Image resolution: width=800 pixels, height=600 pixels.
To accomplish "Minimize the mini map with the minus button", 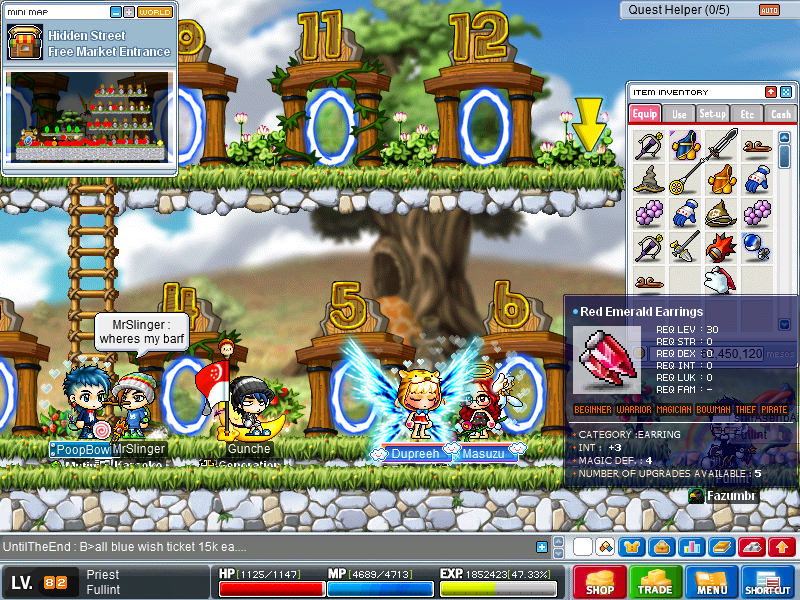I will click(x=116, y=12).
